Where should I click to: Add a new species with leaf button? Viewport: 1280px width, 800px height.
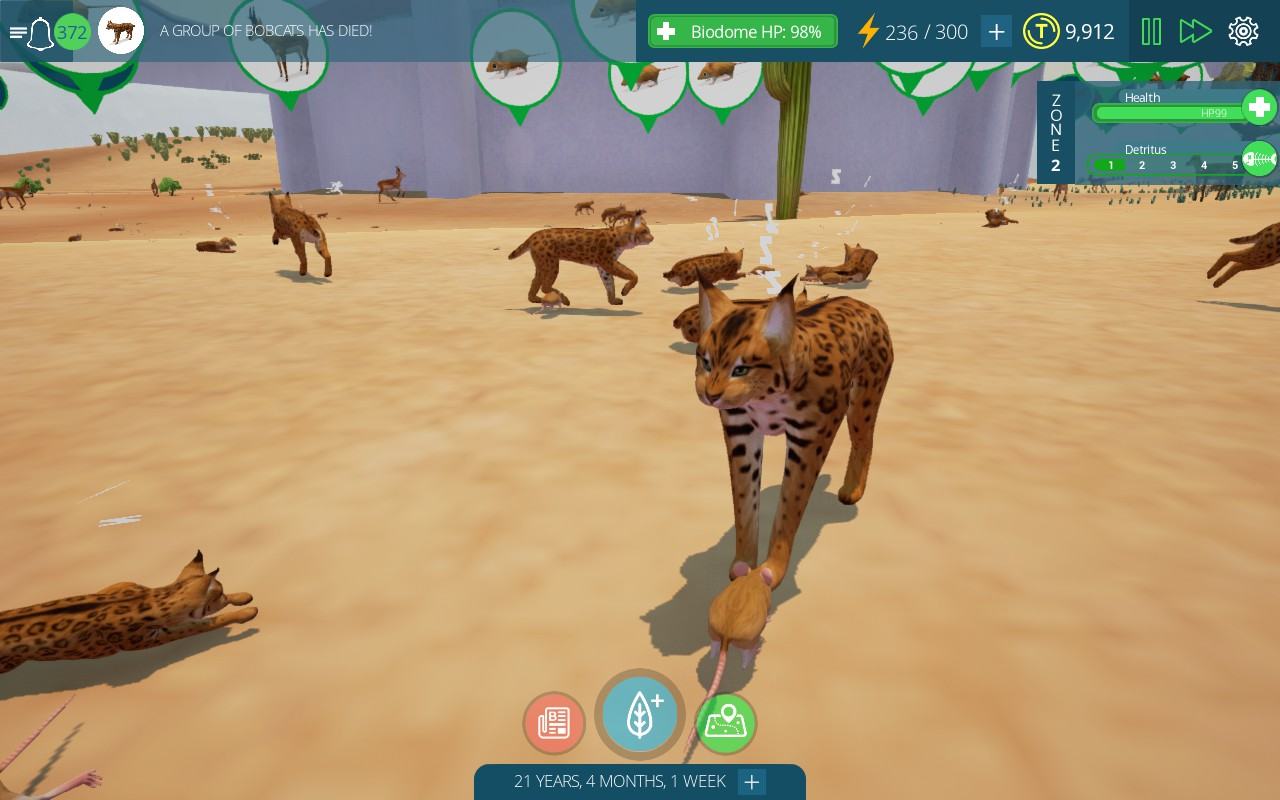[640, 714]
